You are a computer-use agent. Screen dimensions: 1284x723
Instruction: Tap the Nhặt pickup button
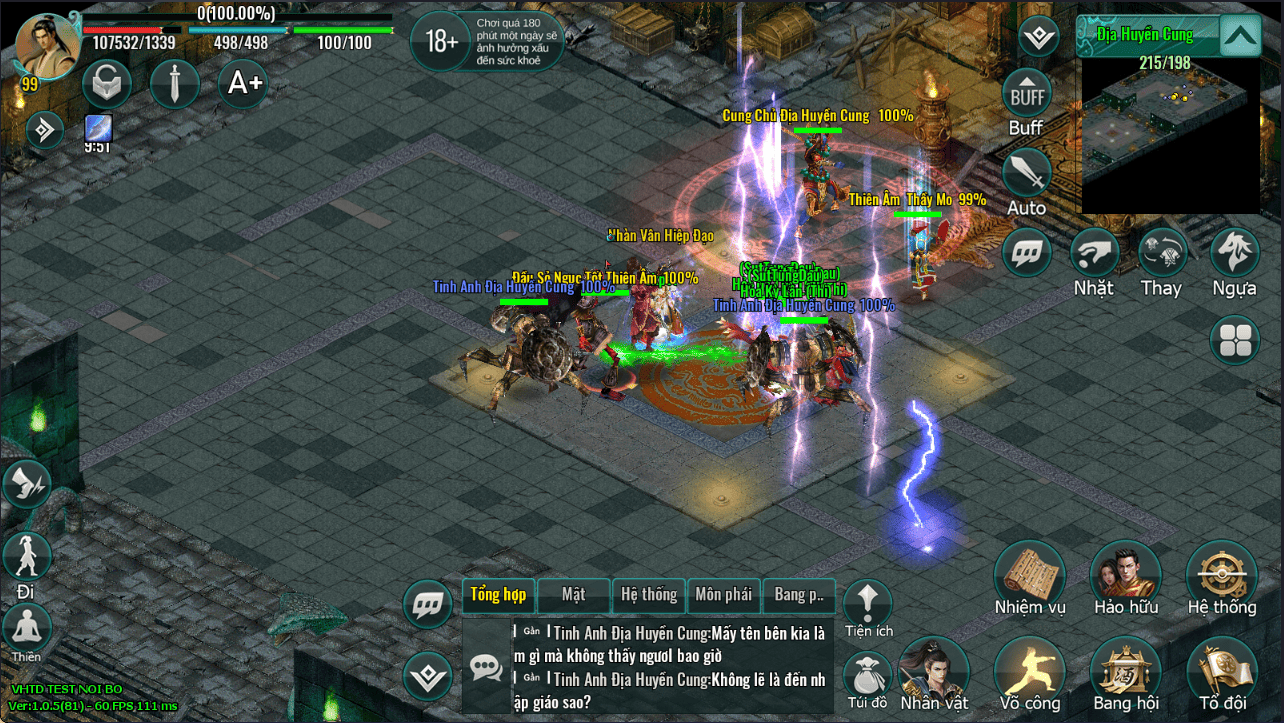click(1094, 254)
